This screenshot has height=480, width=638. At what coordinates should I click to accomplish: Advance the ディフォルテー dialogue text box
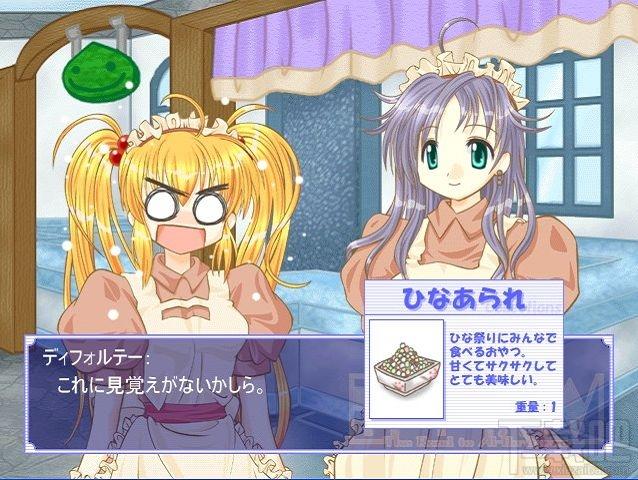(190, 378)
